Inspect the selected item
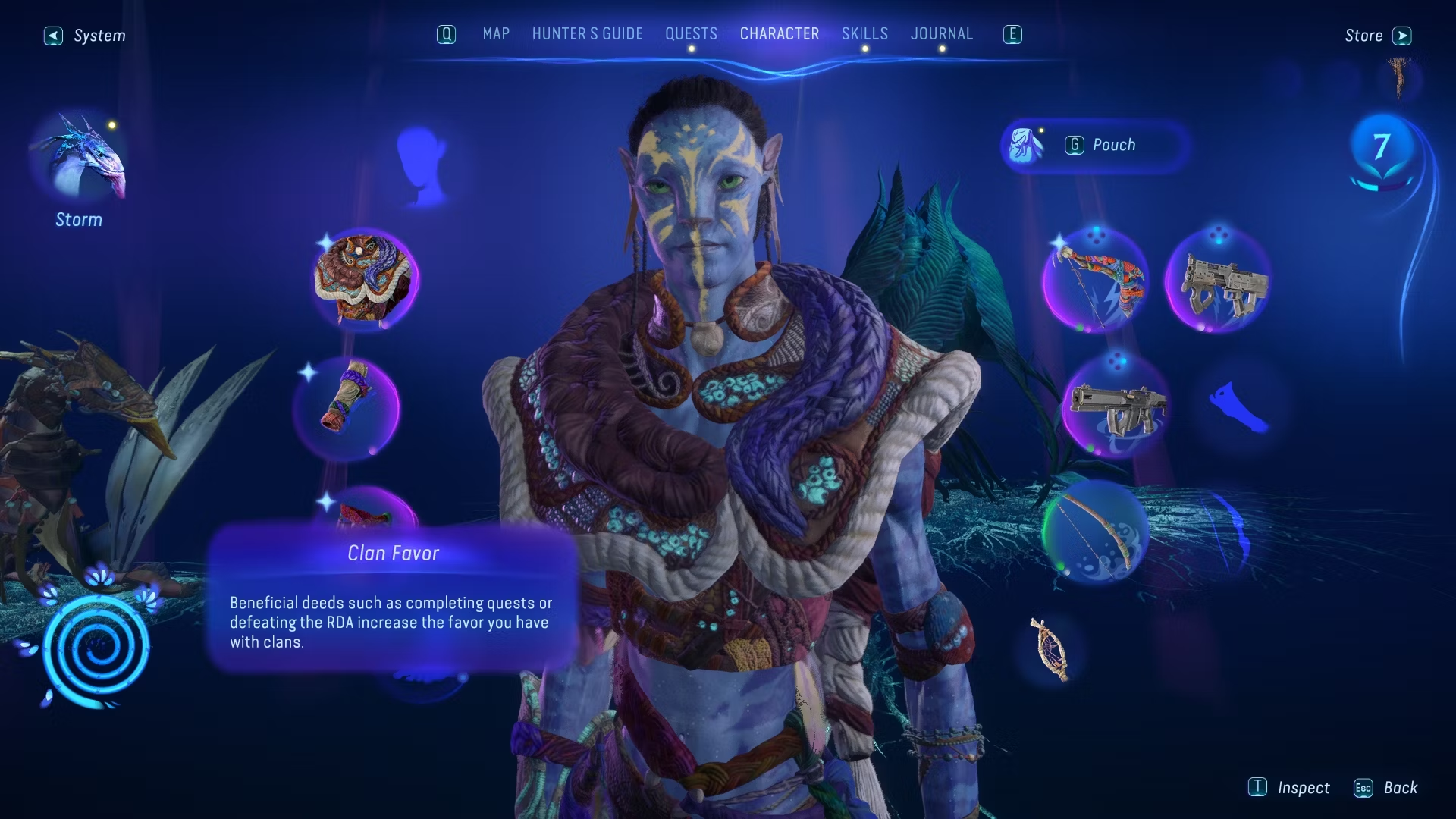The height and width of the screenshot is (819, 1456). point(1289,788)
